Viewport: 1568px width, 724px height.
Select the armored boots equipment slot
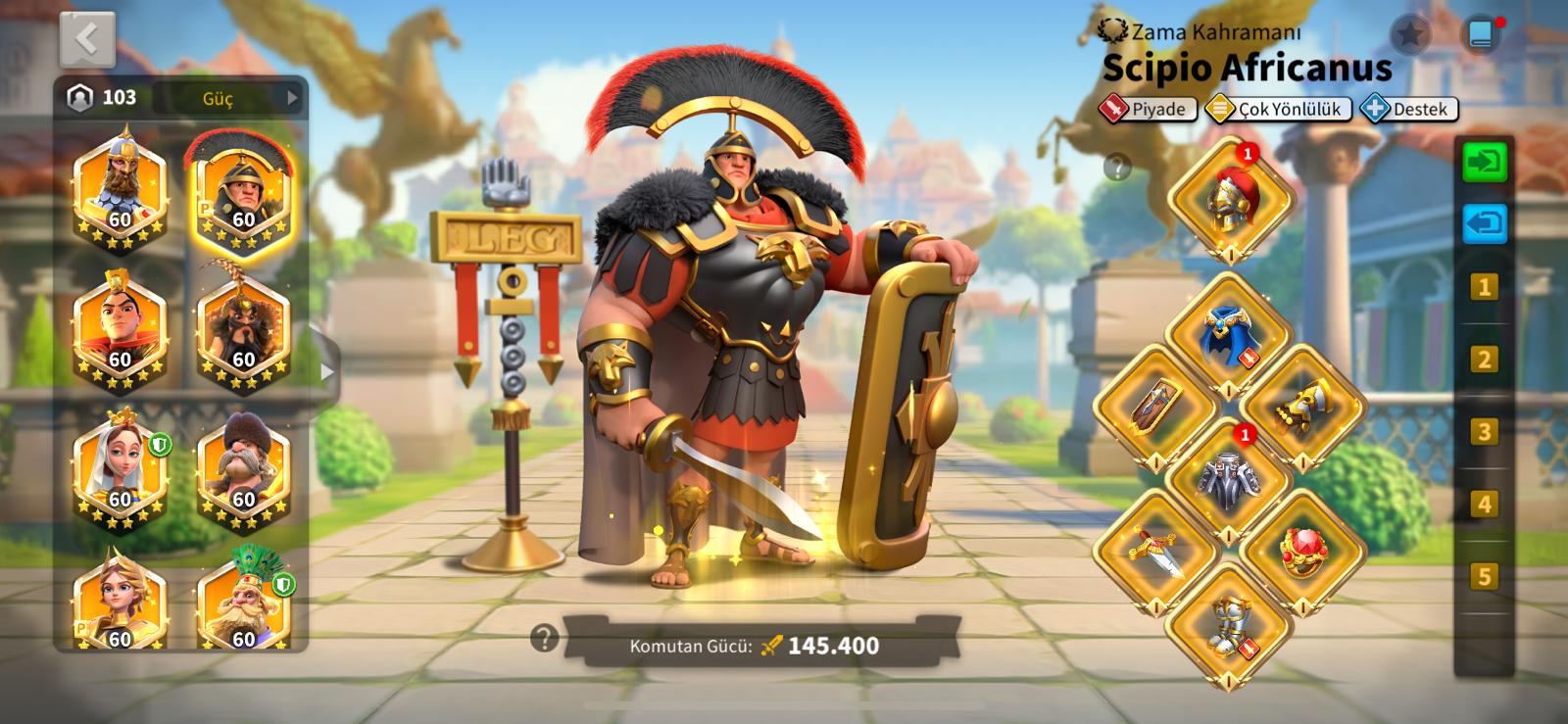tap(1229, 623)
